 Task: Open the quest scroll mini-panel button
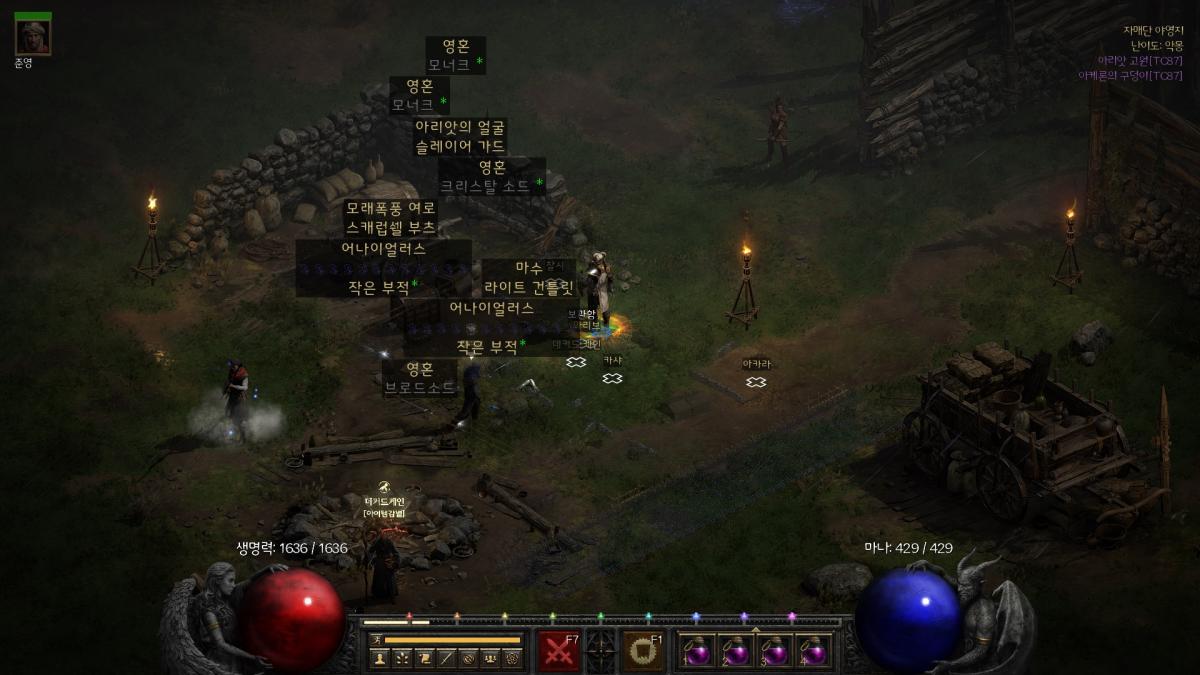[424, 658]
